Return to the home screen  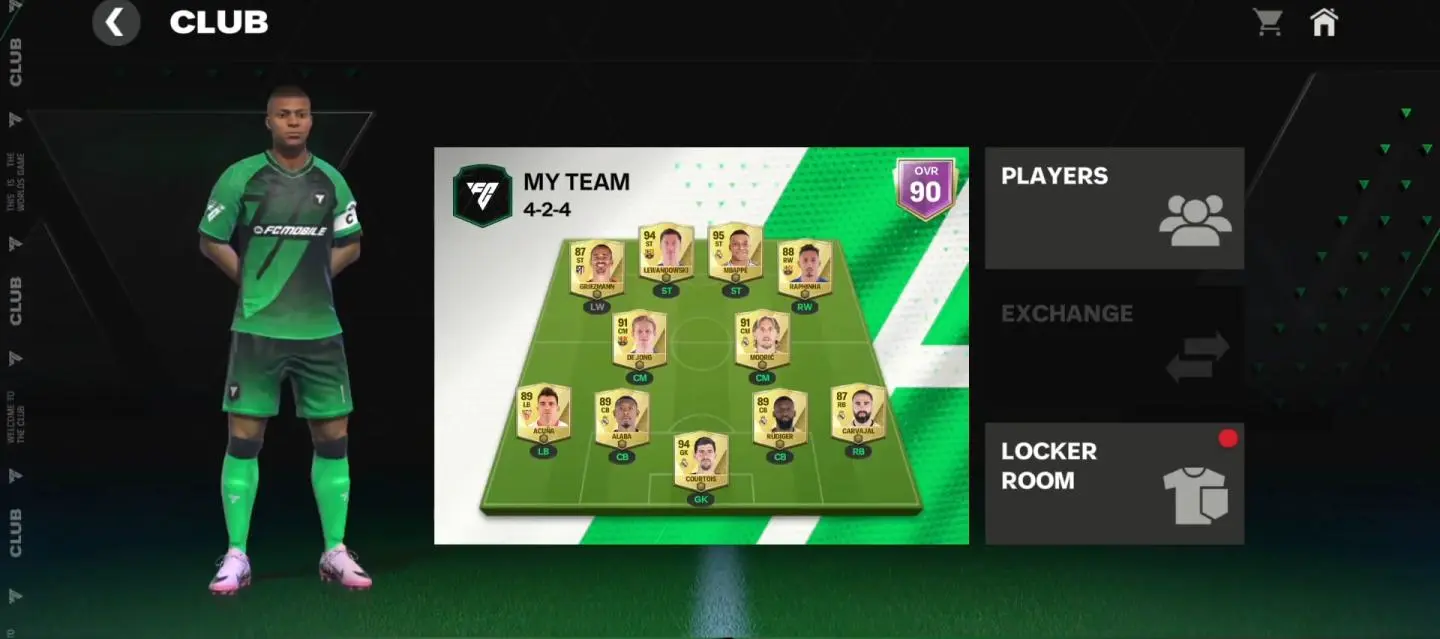point(1323,22)
